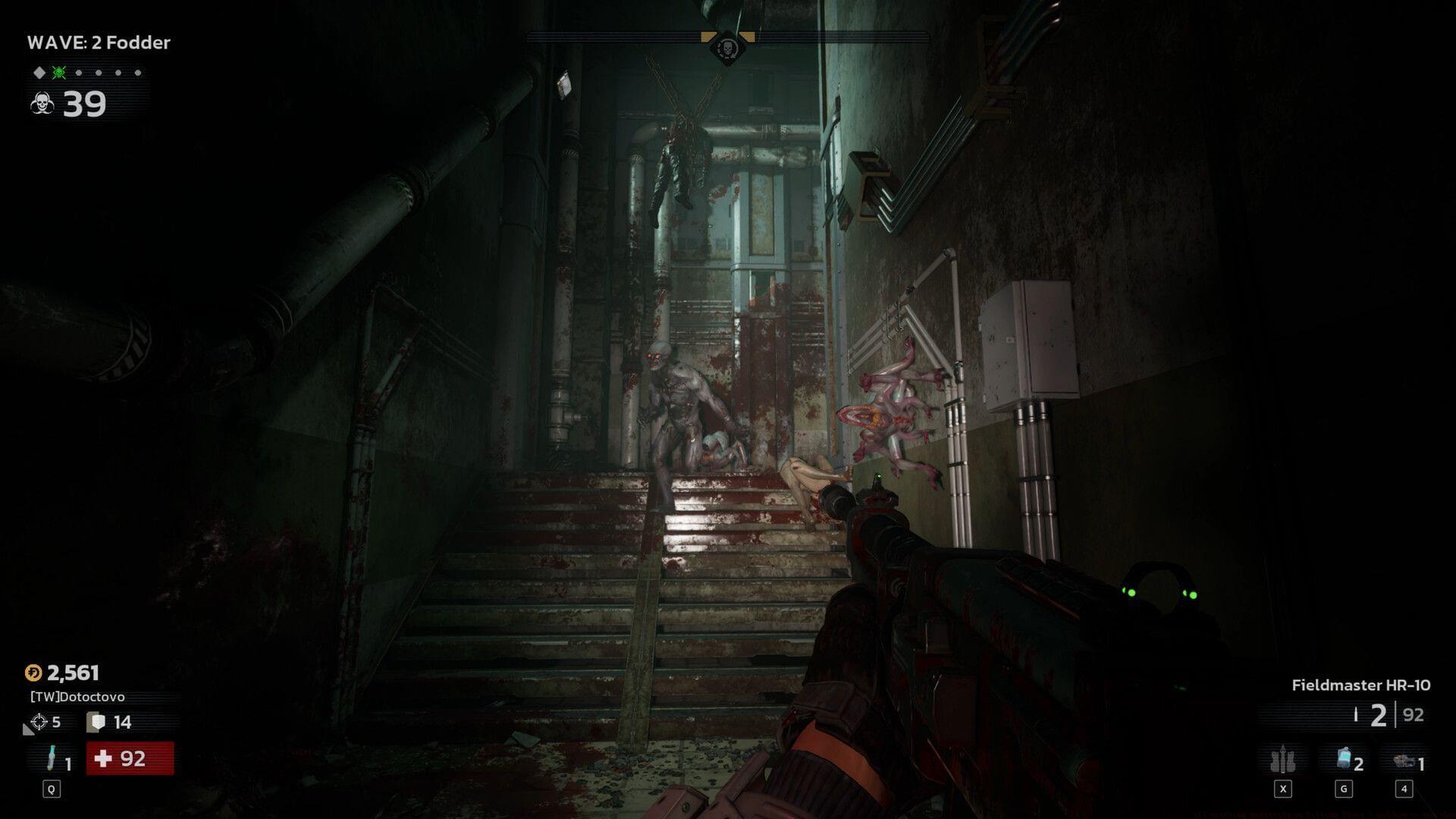The height and width of the screenshot is (819, 1456).
Task: Open the player loadout via the Q keybind badge
Action: tap(50, 789)
